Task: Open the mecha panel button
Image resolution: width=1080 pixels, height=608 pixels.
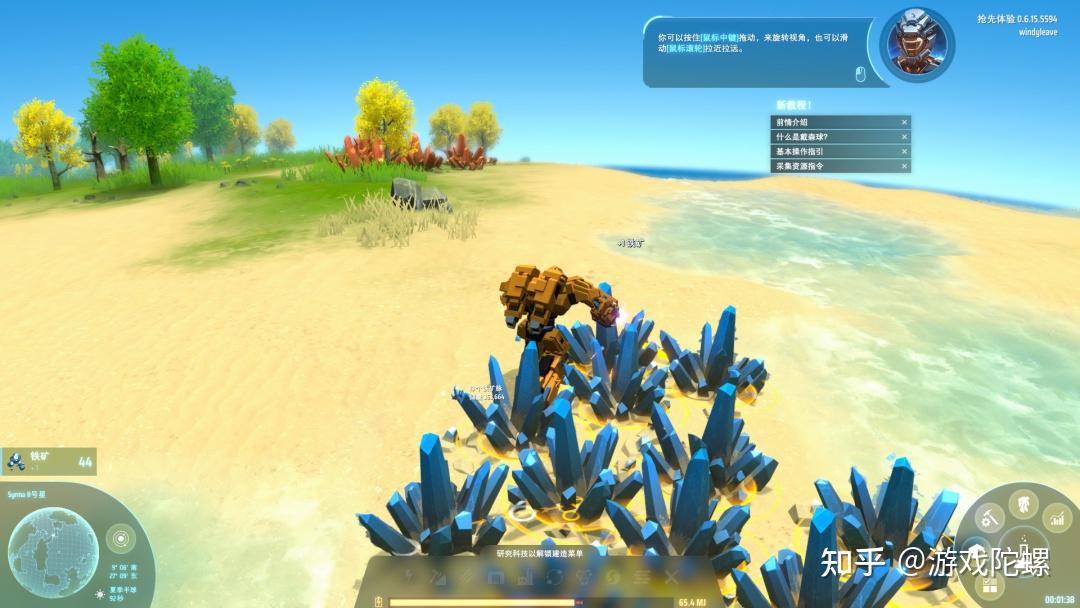Action: tap(1023, 503)
